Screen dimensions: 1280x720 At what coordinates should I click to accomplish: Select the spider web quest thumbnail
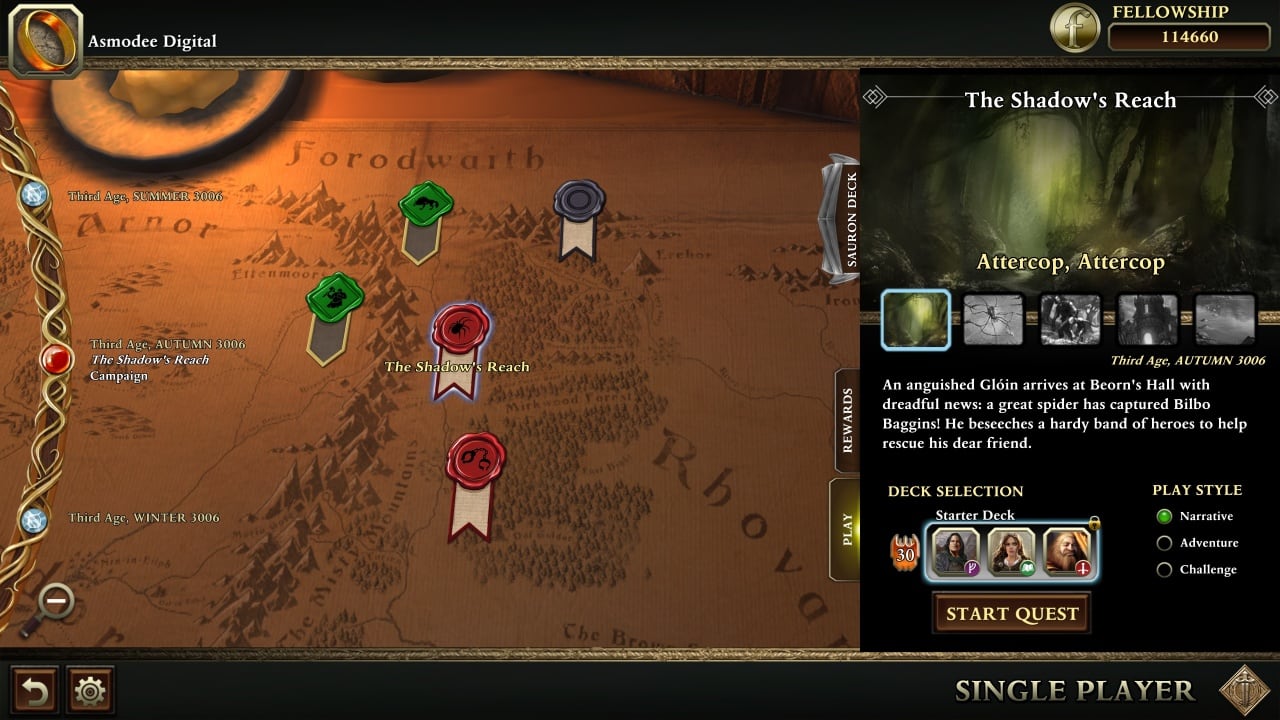pos(993,320)
